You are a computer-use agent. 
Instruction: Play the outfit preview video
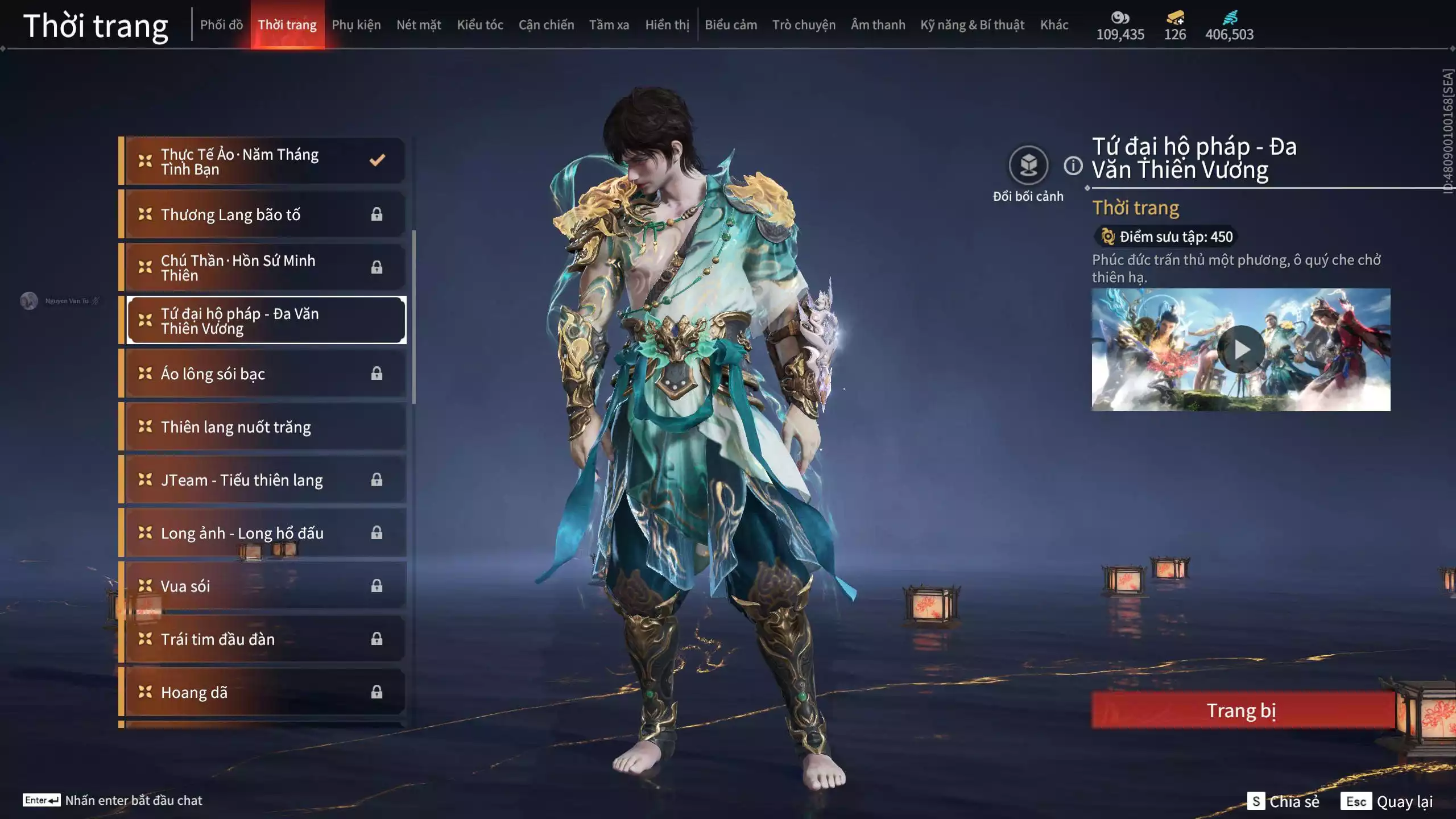1240,349
